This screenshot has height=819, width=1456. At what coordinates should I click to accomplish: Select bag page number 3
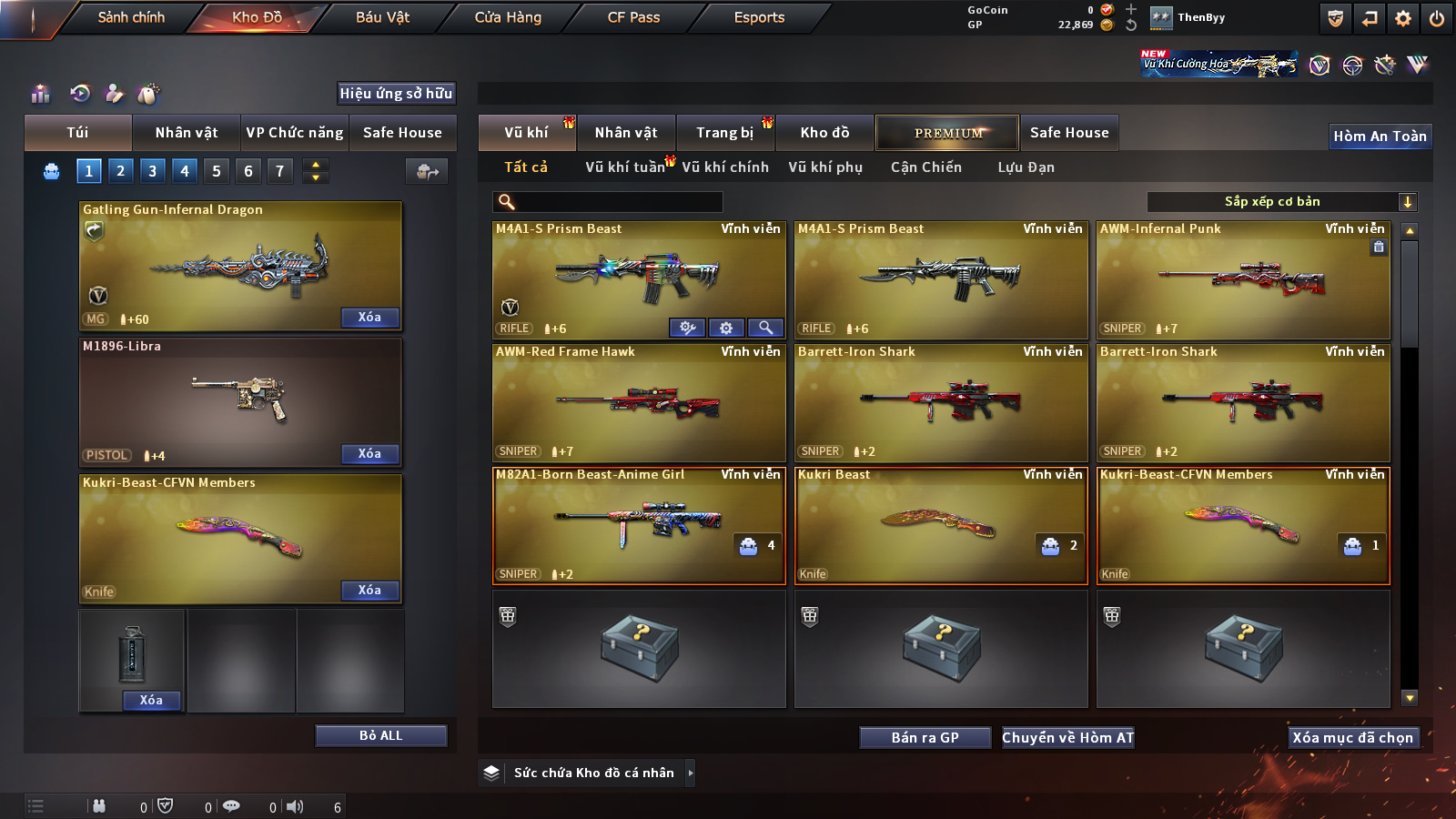point(152,171)
